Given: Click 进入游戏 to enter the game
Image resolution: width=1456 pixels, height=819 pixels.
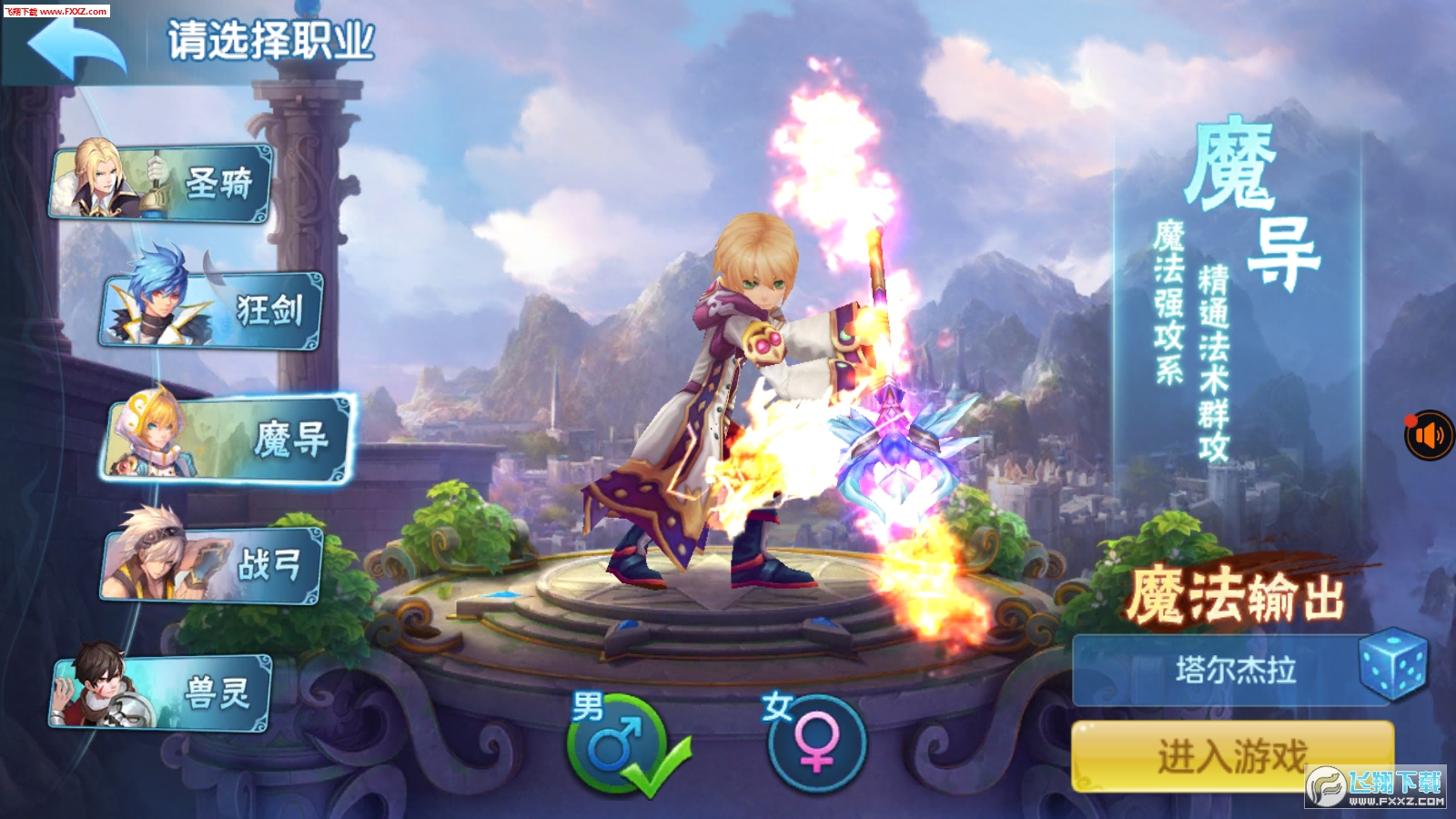Looking at the screenshot, I should pos(1232,756).
